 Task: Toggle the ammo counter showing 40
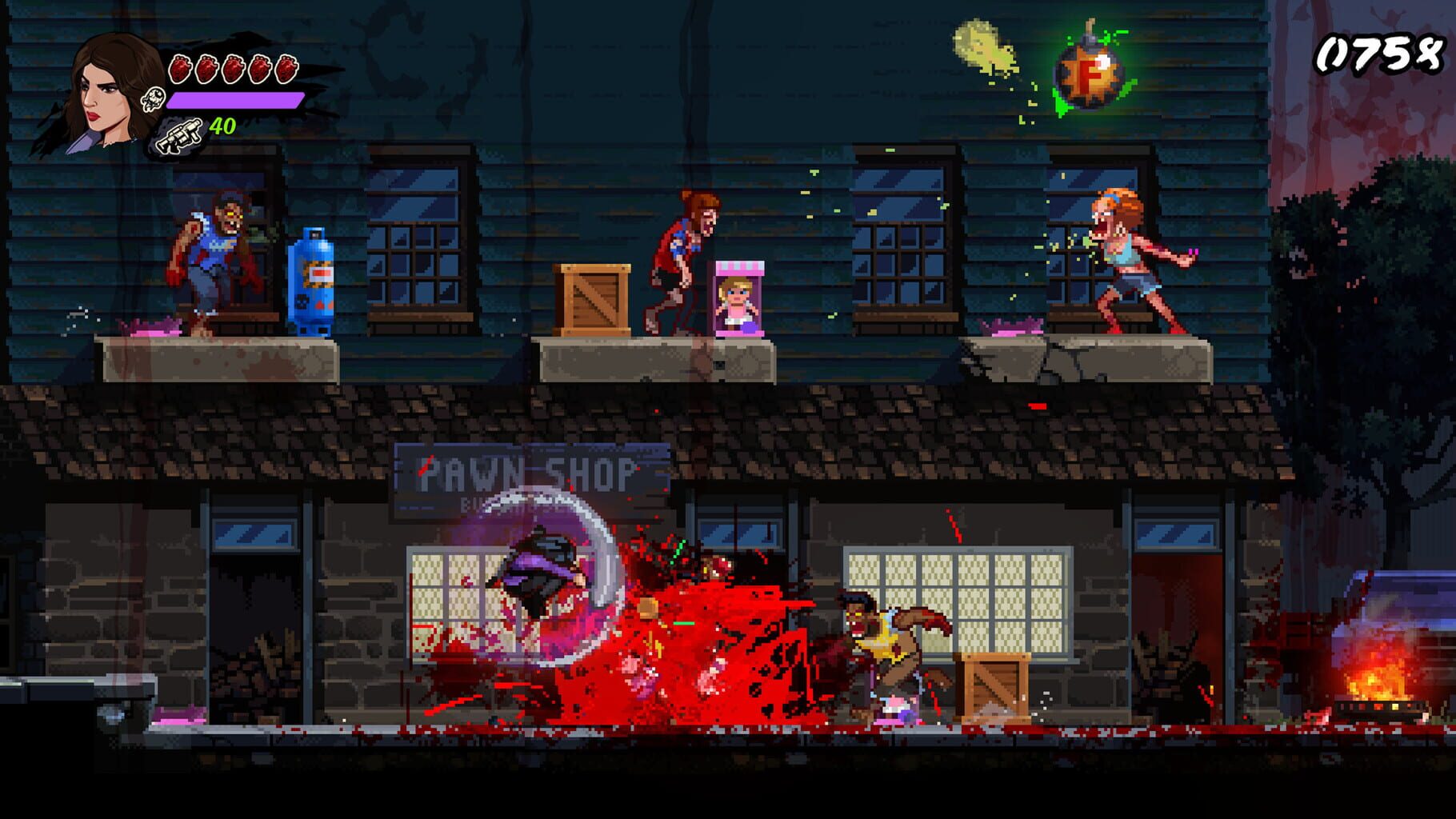coord(222,126)
